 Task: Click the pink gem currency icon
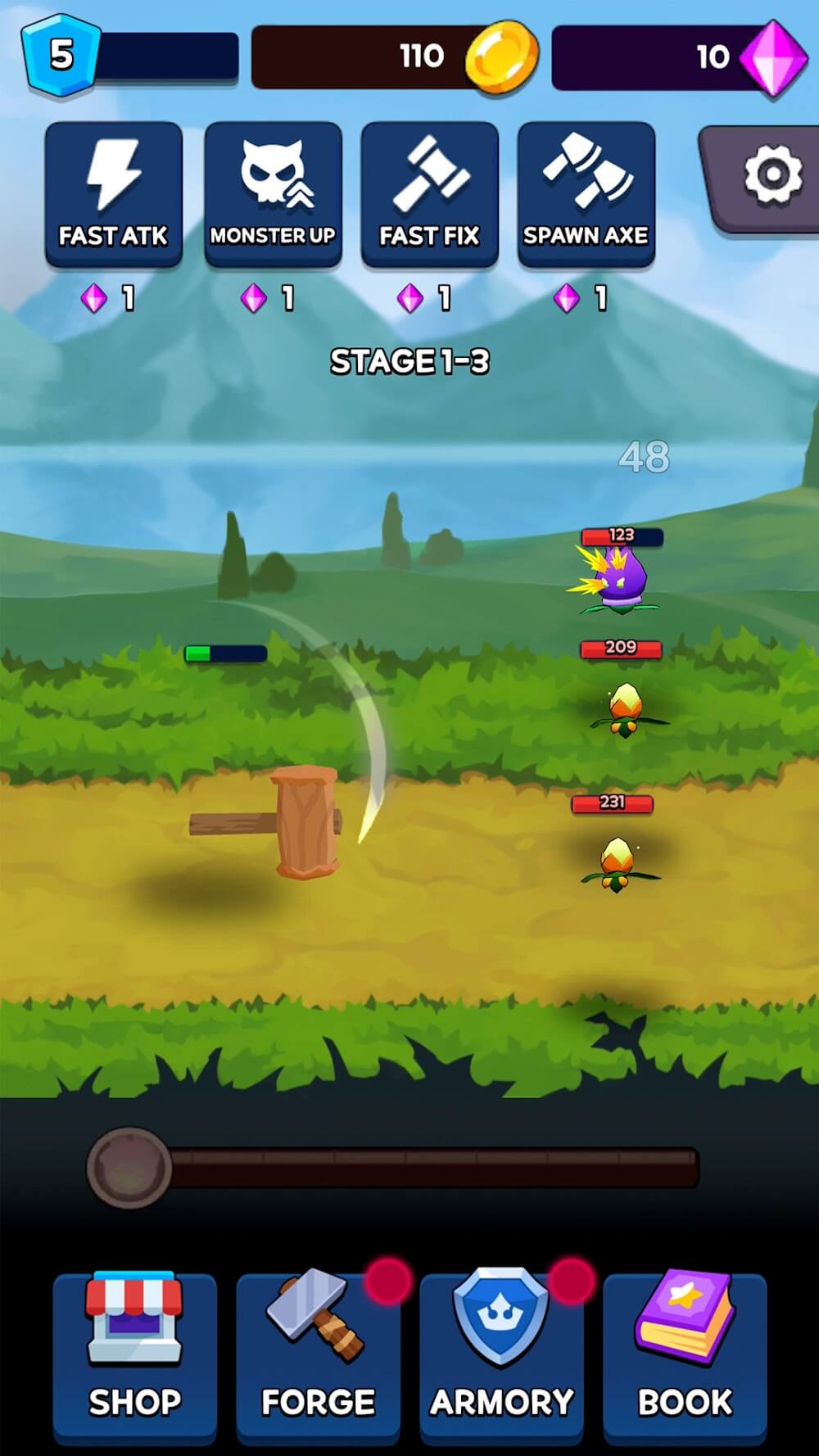click(772, 57)
